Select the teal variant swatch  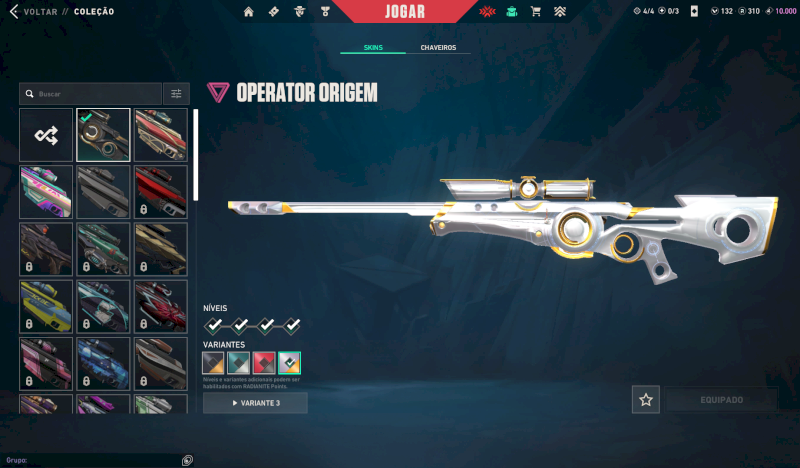coord(239,363)
